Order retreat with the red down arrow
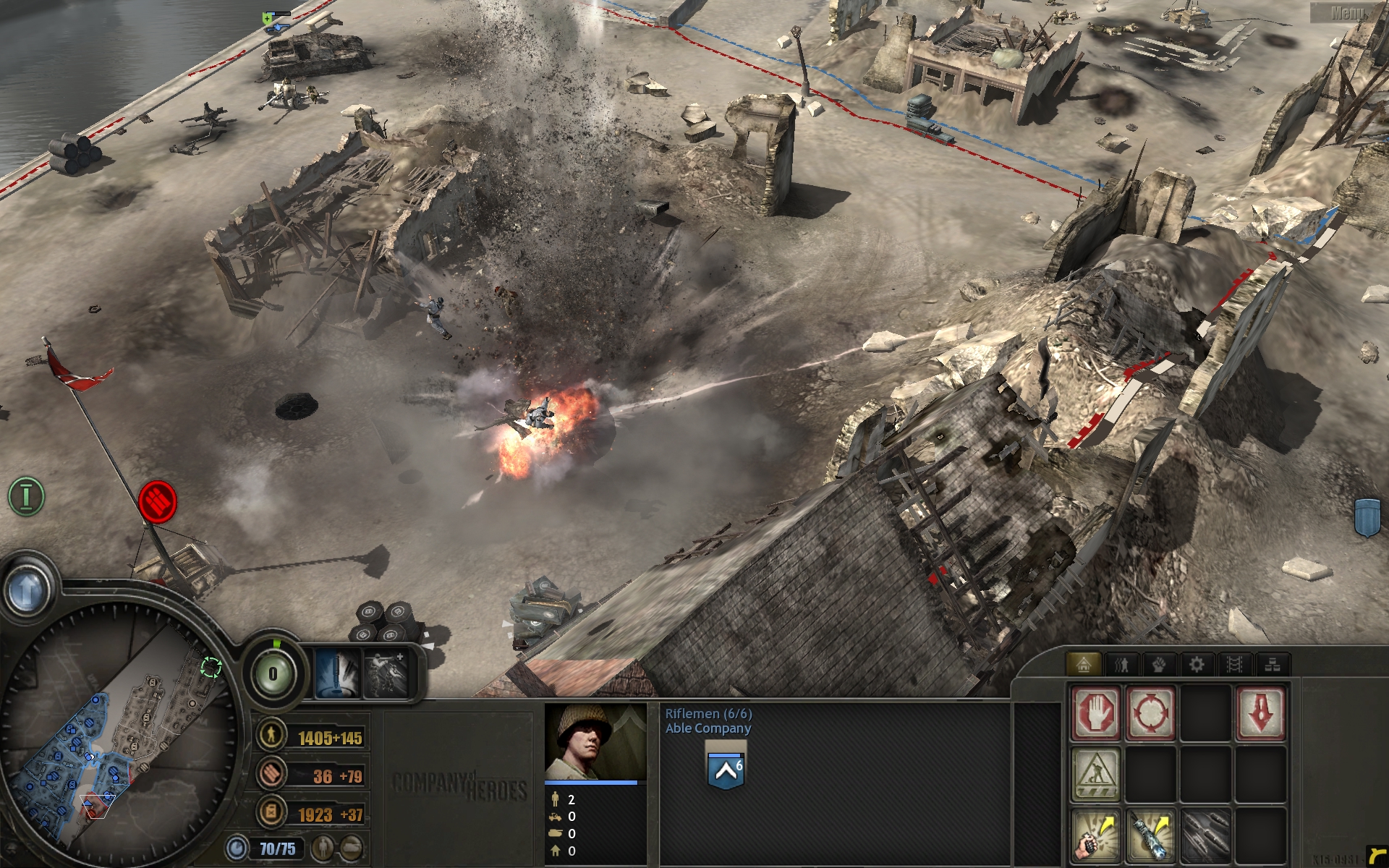The image size is (1389, 868). (1260, 713)
